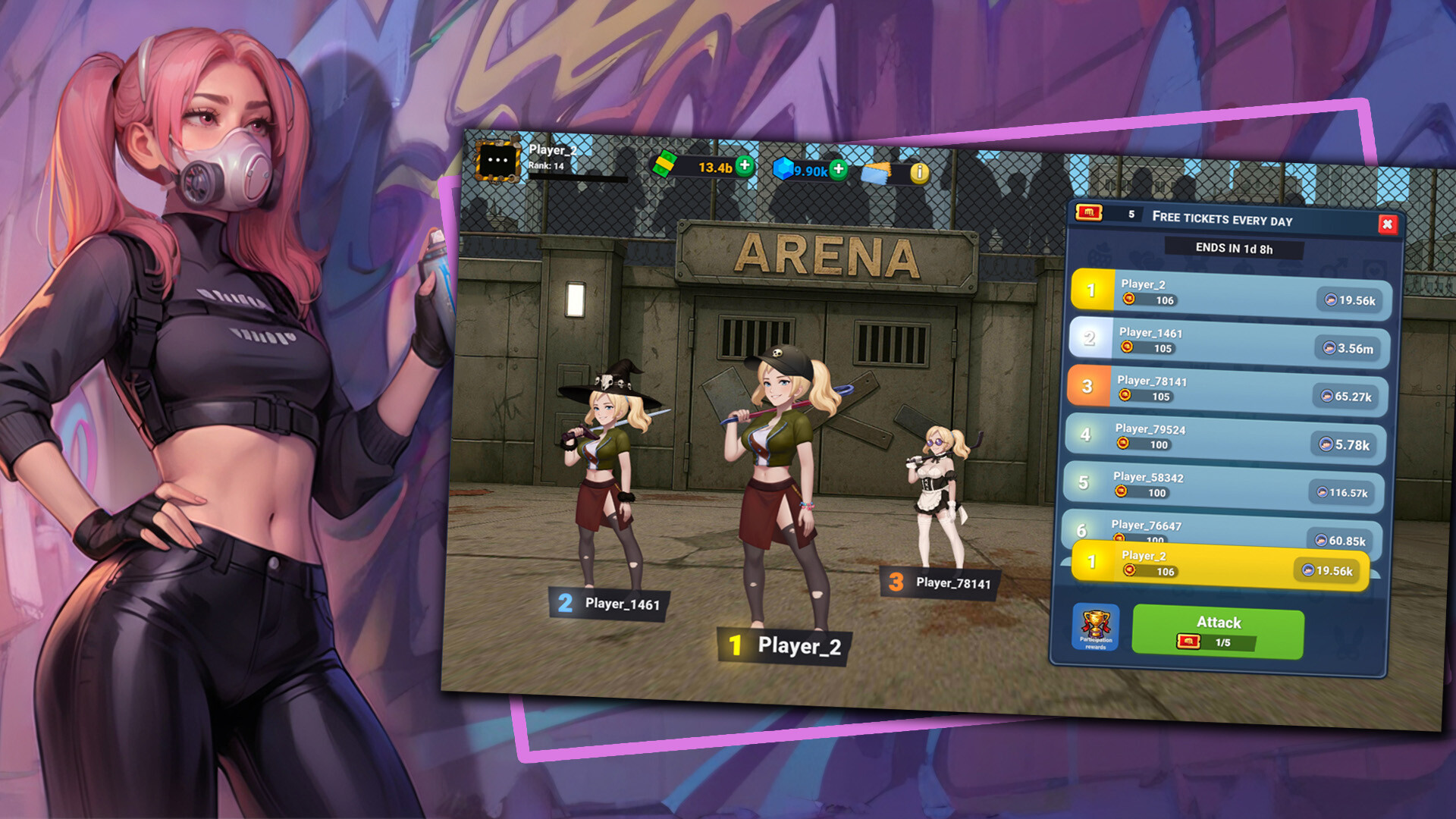Select Player_1461 leaderboard row
Viewport: 1456px width, 819px height.
click(x=1228, y=340)
